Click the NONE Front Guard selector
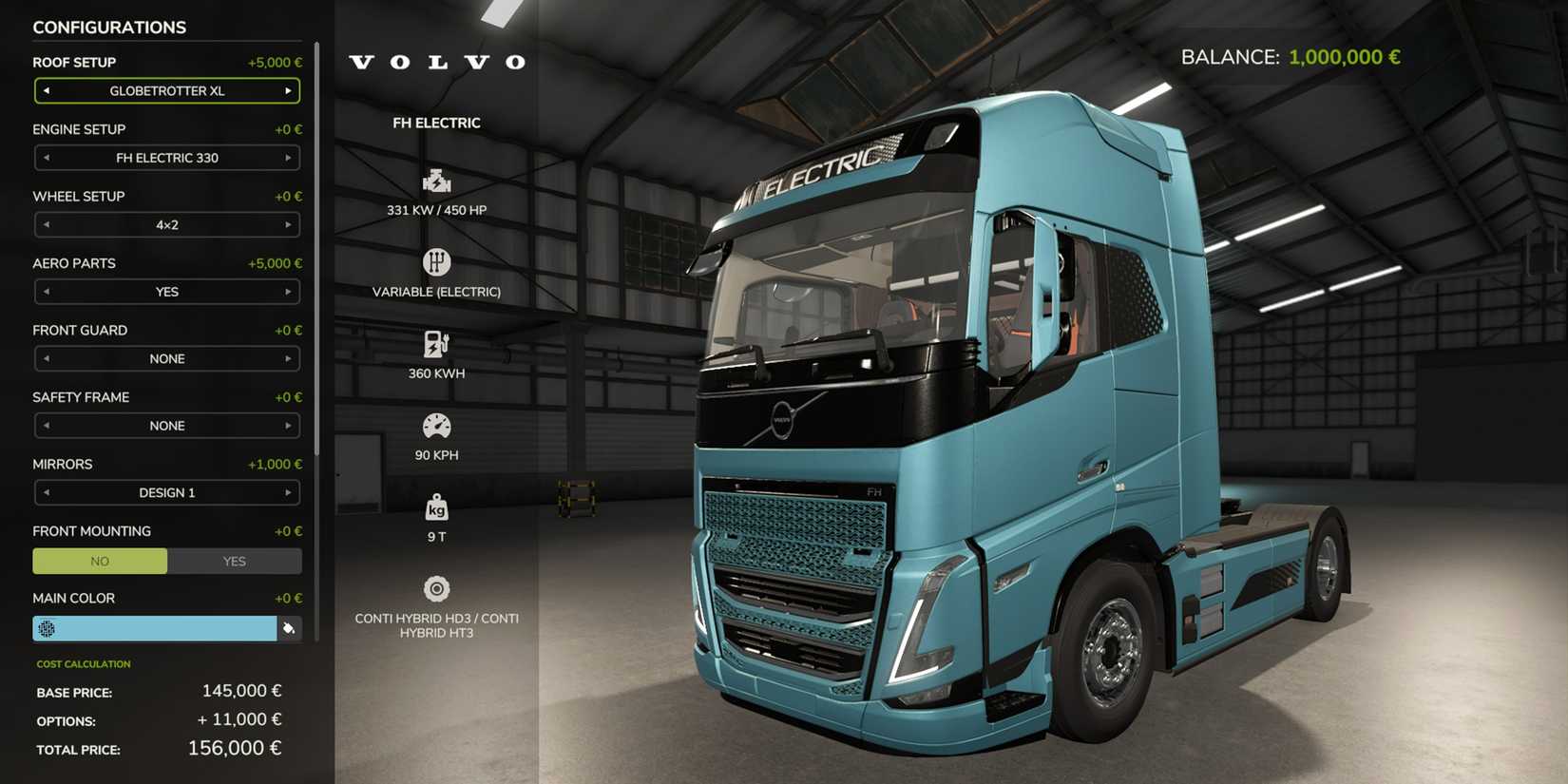1568x784 pixels. (166, 358)
